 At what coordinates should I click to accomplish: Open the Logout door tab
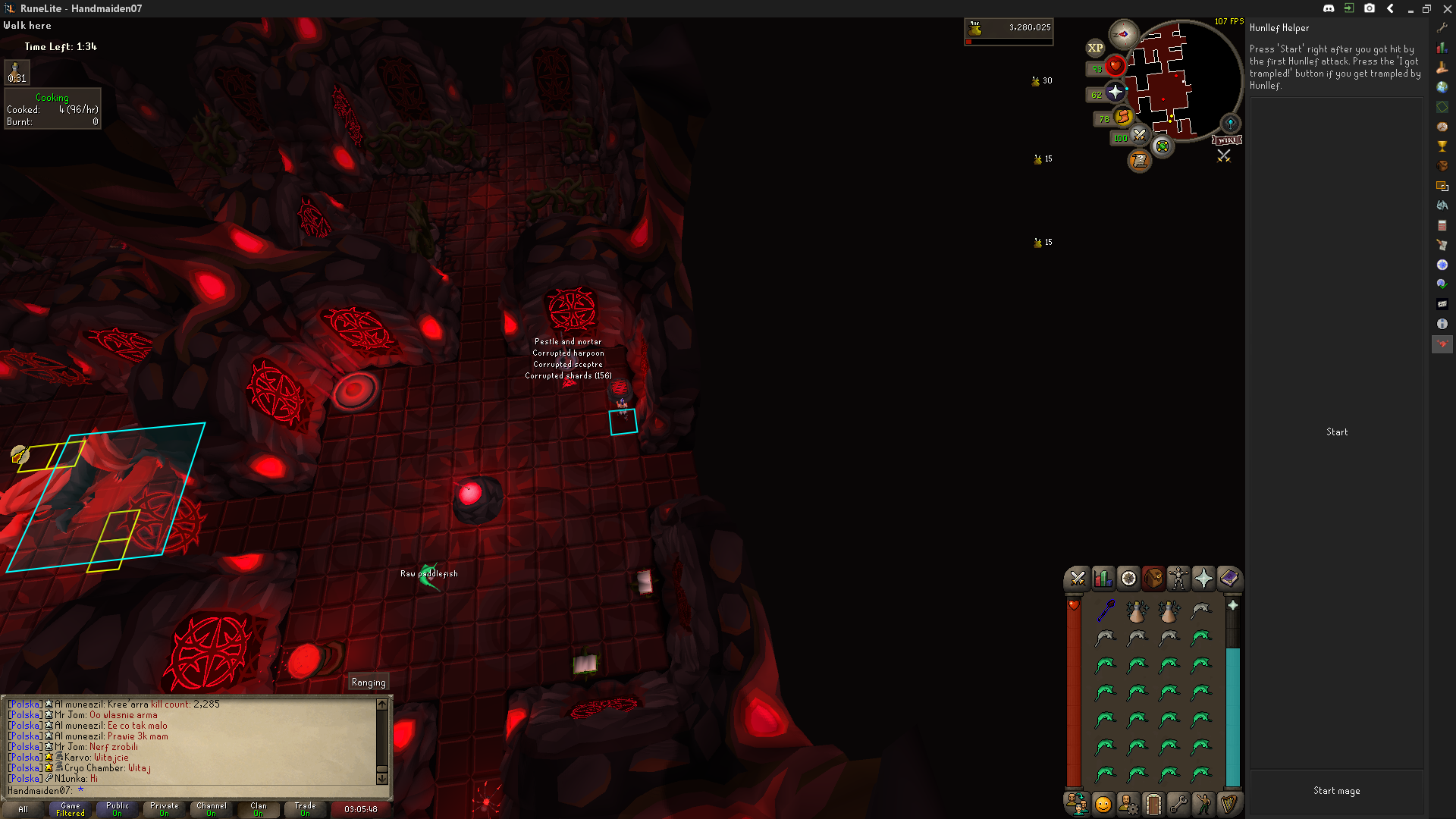point(1153,804)
